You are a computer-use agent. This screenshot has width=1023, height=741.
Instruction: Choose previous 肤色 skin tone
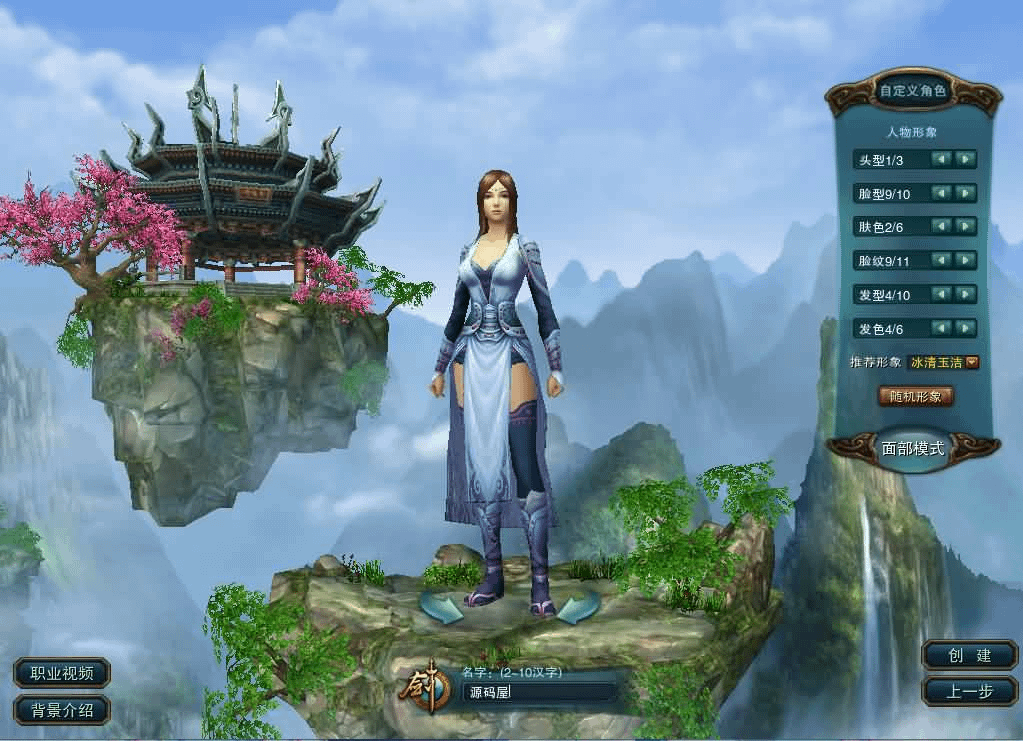[941, 227]
